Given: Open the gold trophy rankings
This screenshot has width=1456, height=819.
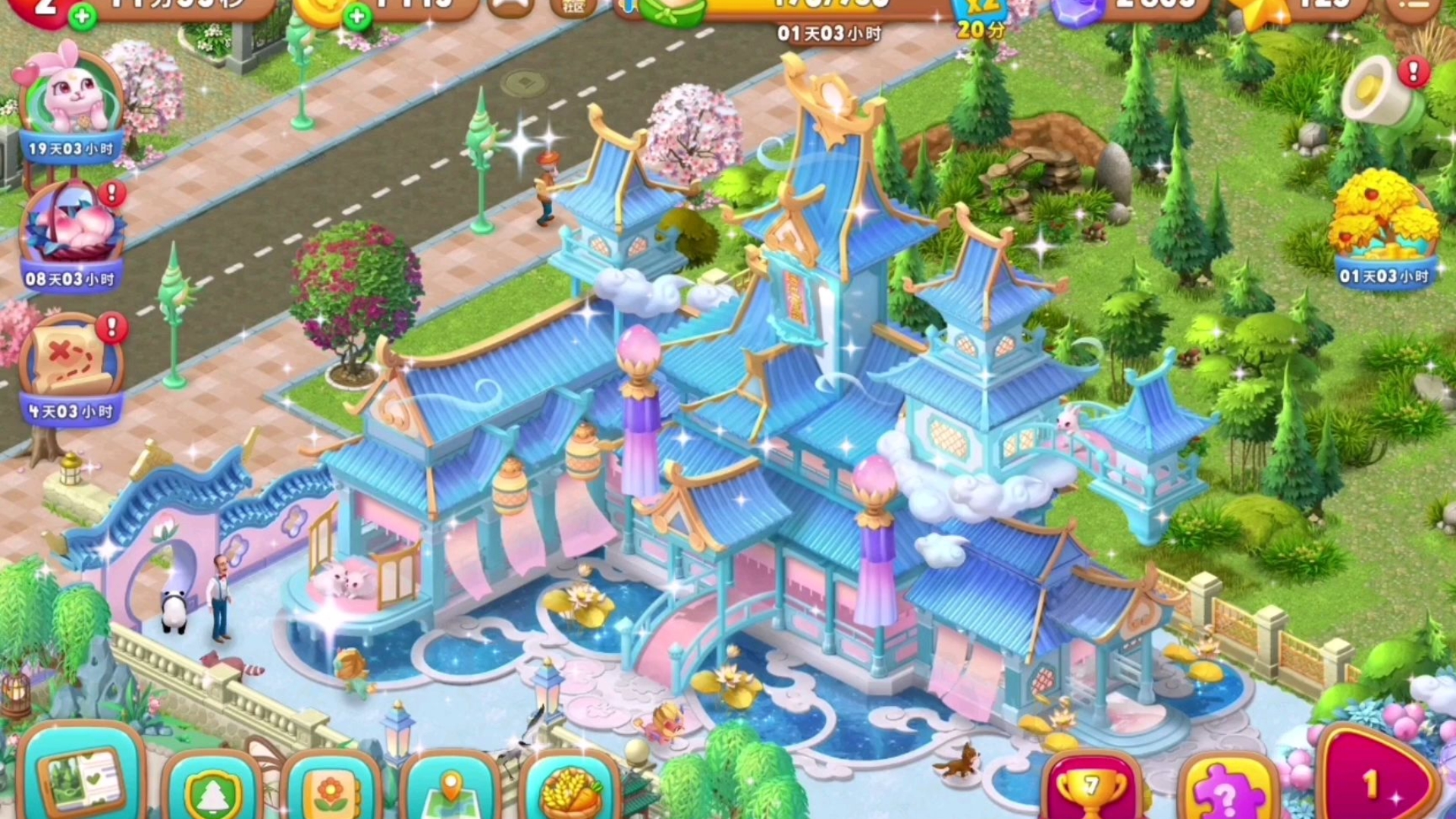Looking at the screenshot, I should (x=1090, y=789).
